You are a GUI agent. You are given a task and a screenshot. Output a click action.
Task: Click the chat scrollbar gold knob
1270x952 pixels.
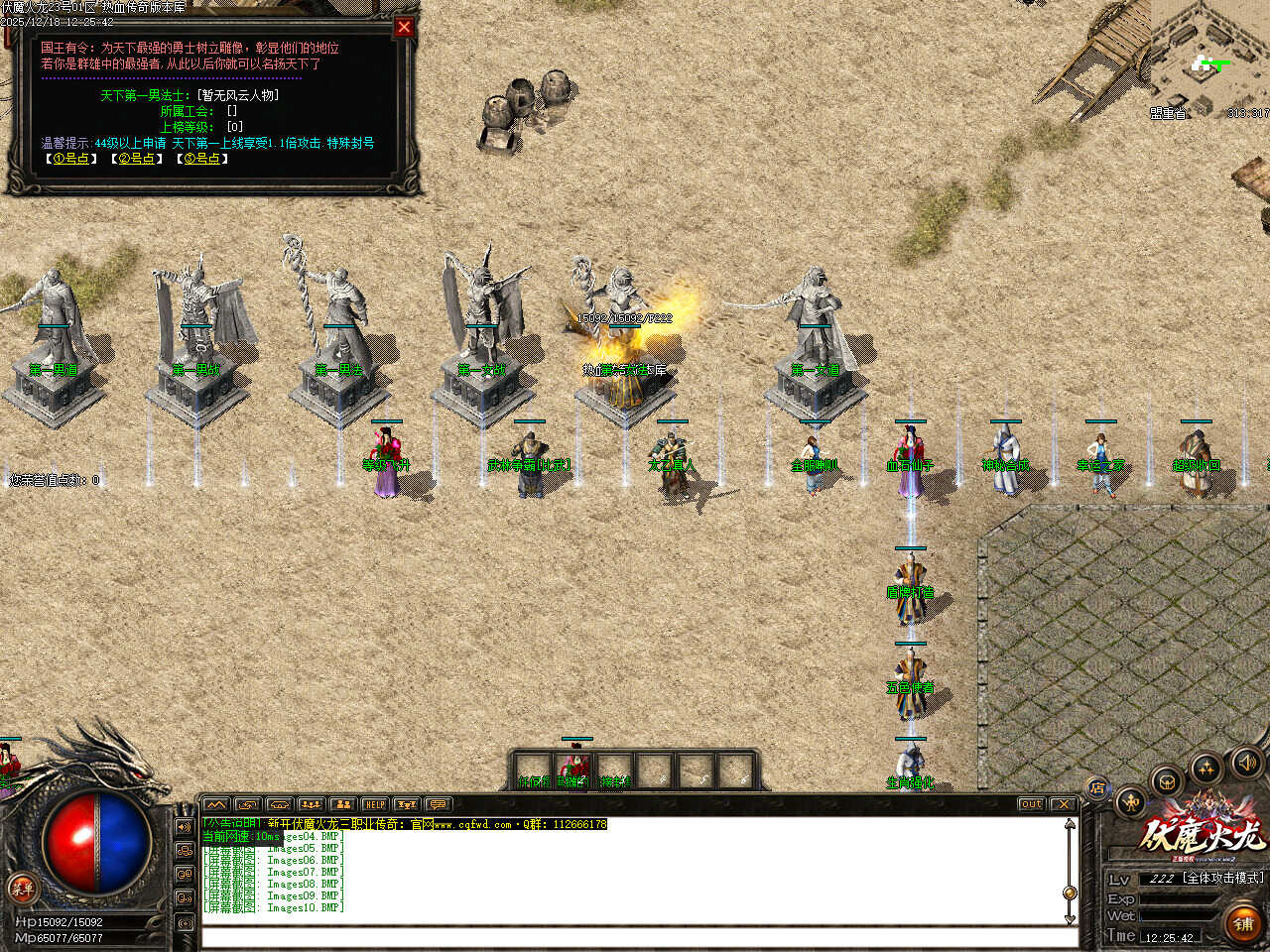(1070, 892)
